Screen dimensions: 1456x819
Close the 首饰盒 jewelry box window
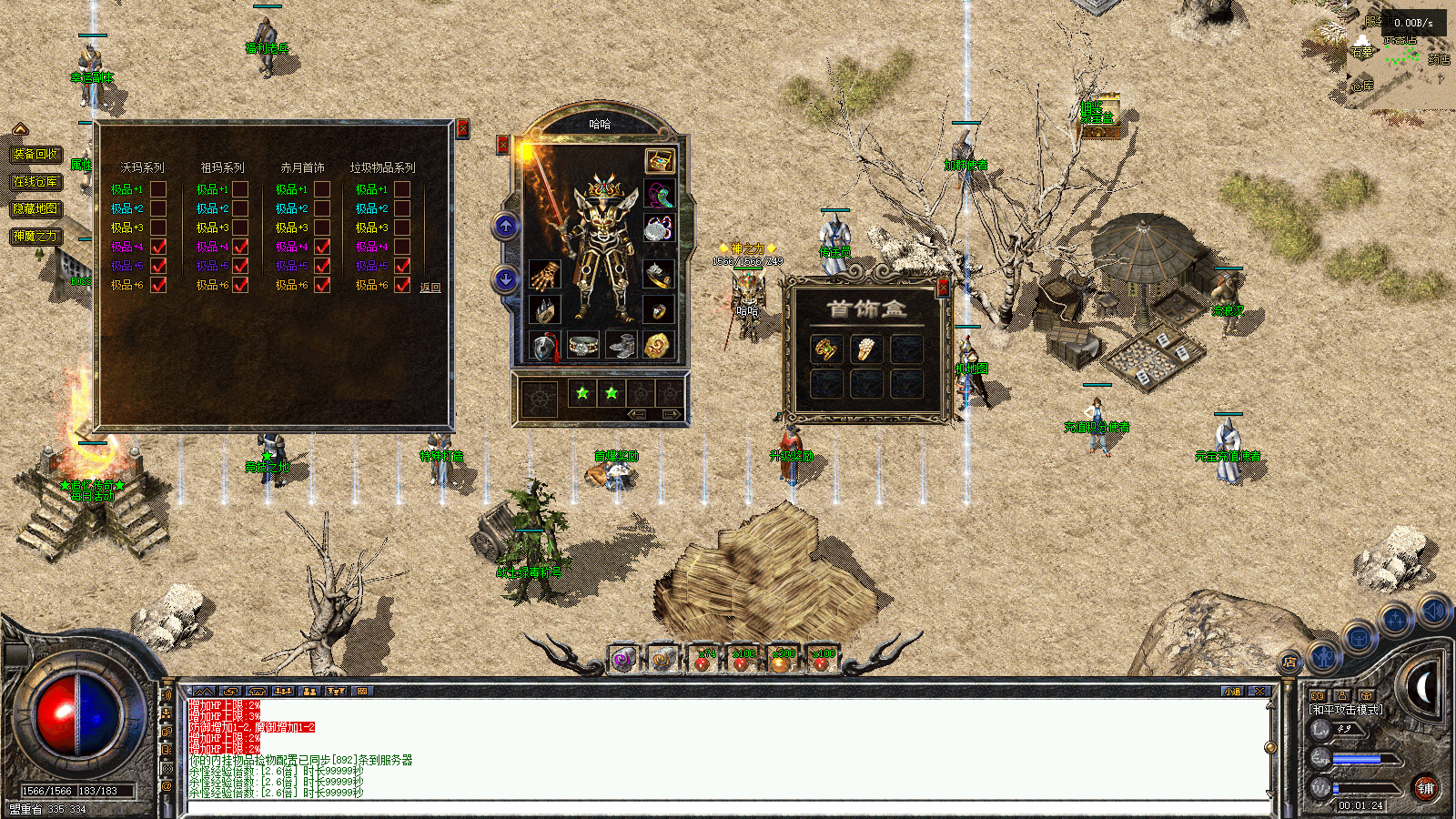(943, 288)
